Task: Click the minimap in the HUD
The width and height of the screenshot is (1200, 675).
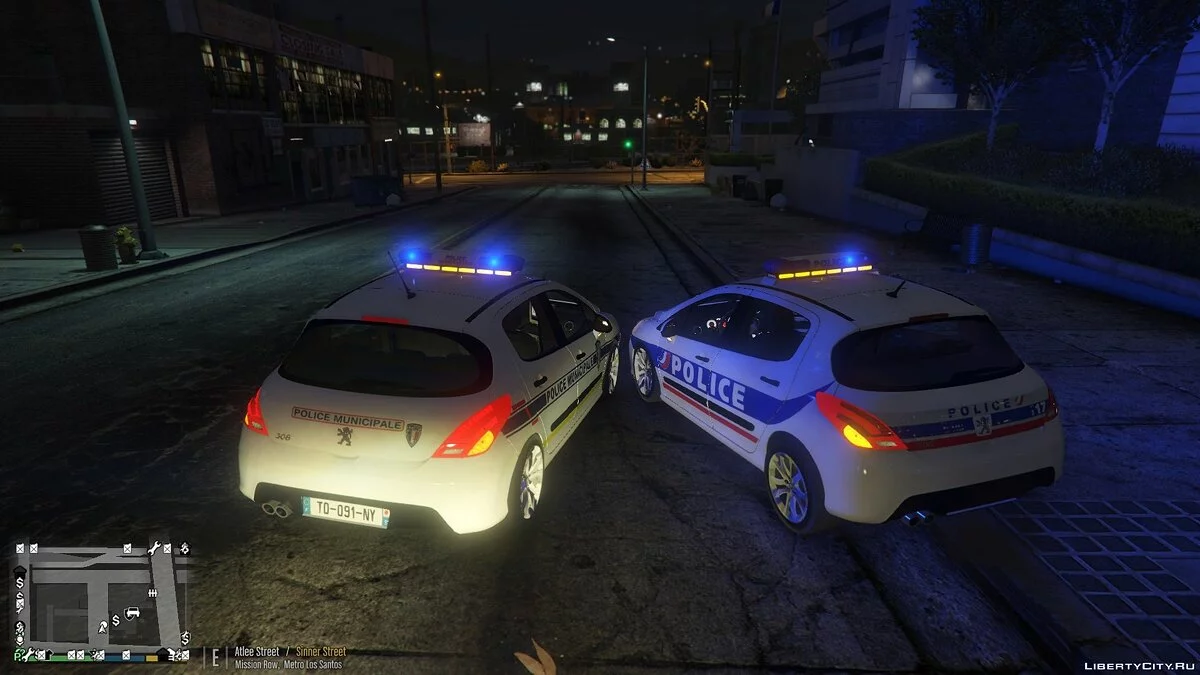Action: 101,600
